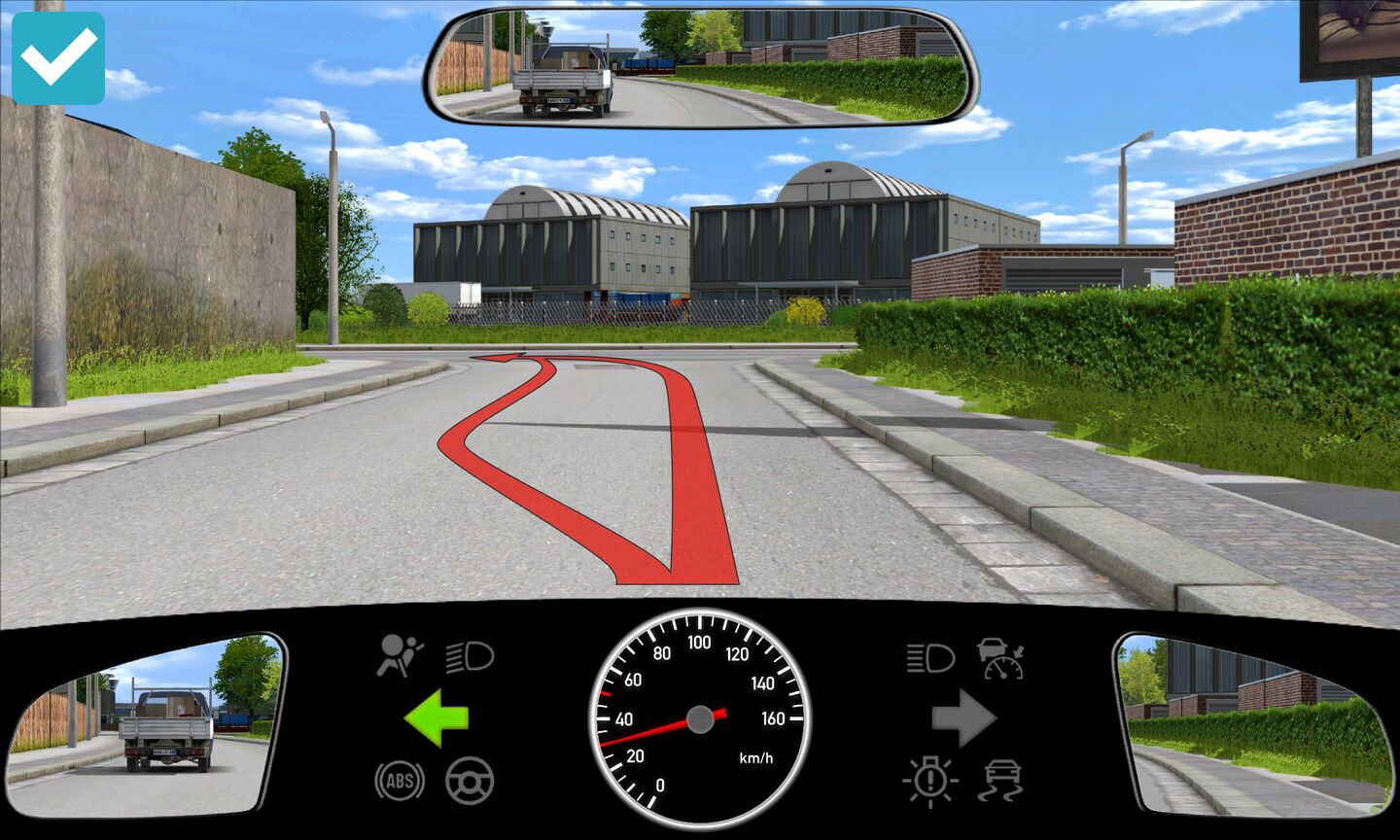Click the cruise control speedometer car icon
Screen dimensions: 1400x840
1001,658
